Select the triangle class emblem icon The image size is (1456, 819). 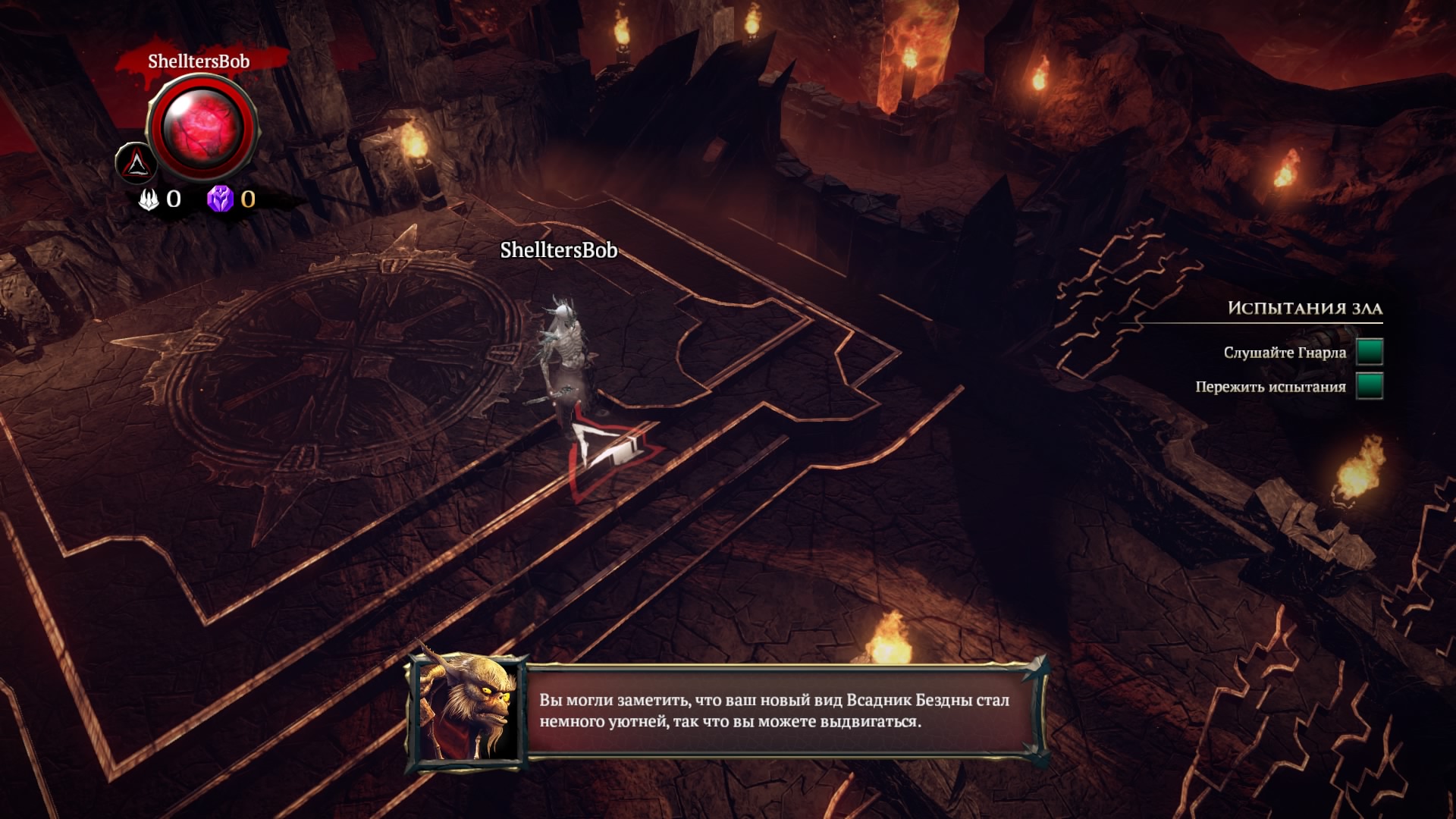click(136, 162)
